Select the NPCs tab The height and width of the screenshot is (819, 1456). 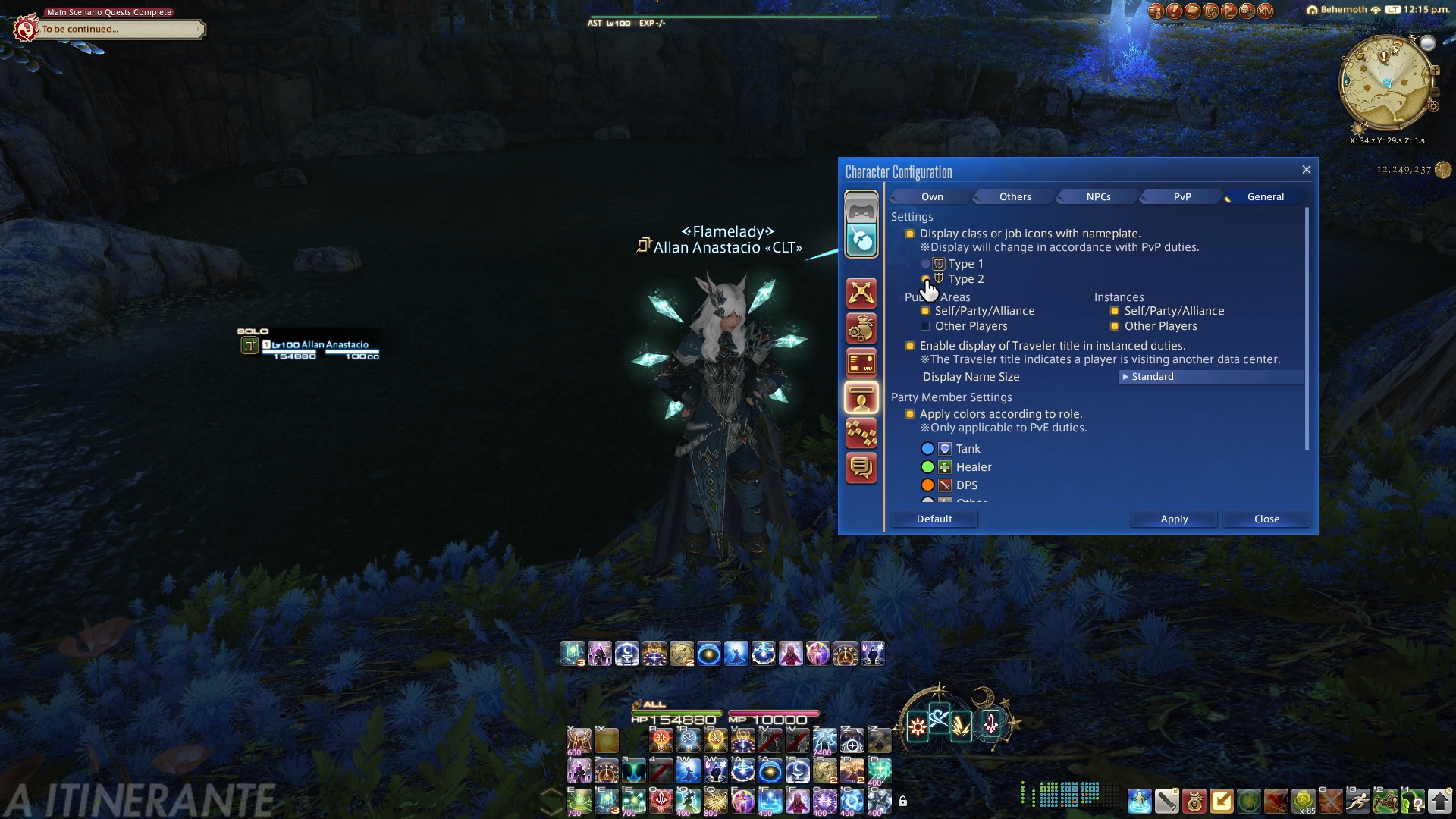click(1098, 196)
